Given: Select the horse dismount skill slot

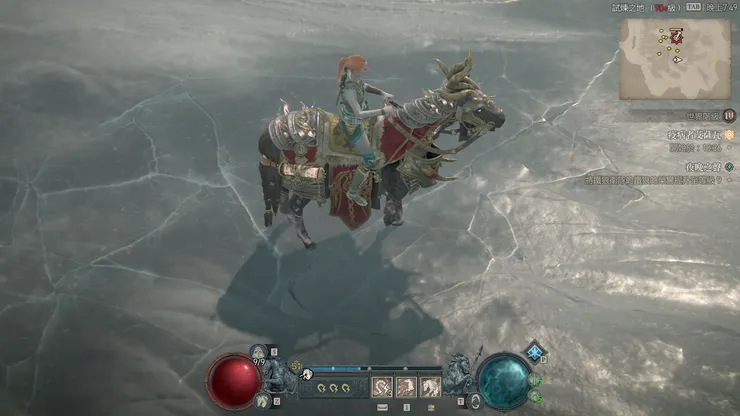Looking at the screenshot, I should pos(431,387).
